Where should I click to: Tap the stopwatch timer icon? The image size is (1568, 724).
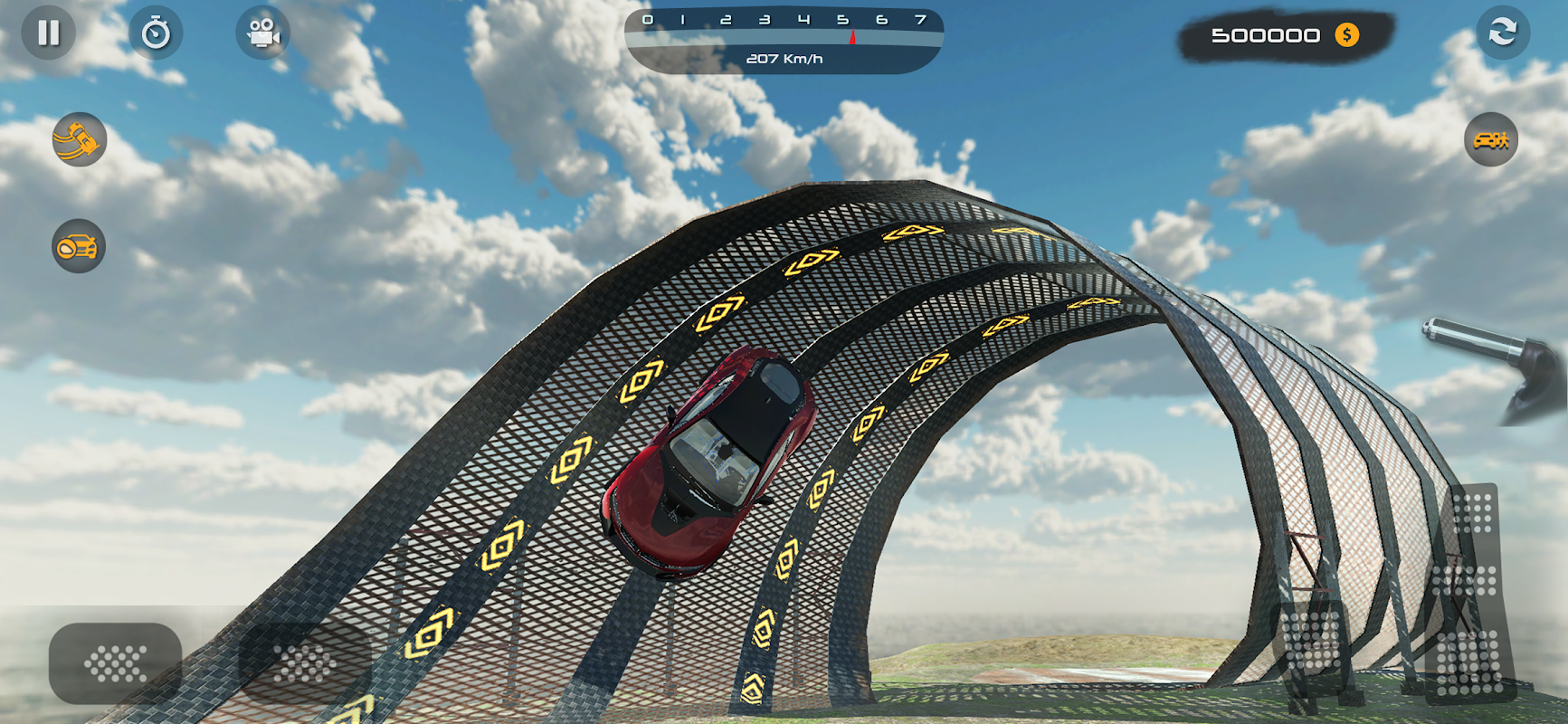(x=156, y=33)
